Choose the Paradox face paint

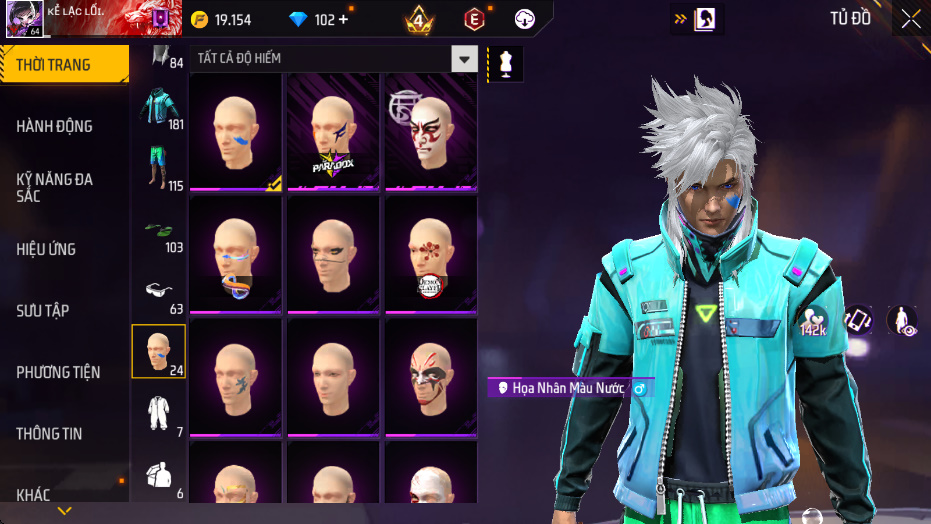pos(333,130)
